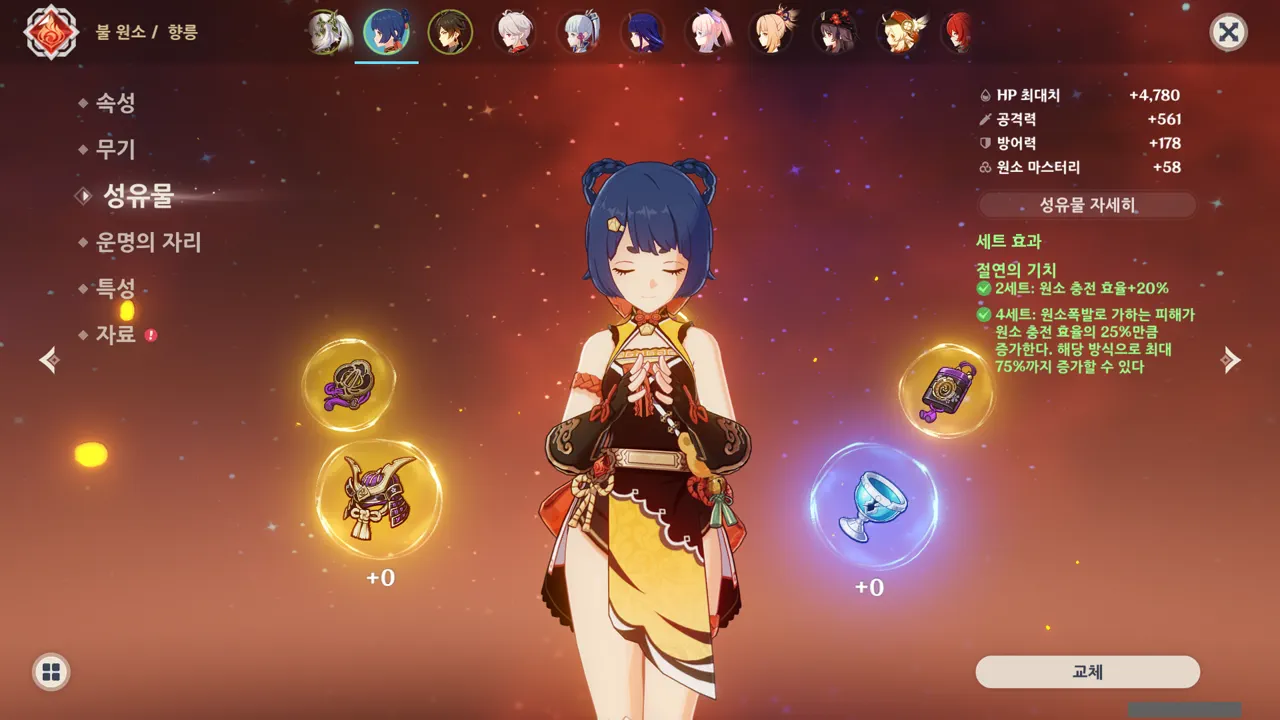This screenshot has height=720, width=1280.
Task: Go to the previous character with left arrow
Action: tap(49, 360)
